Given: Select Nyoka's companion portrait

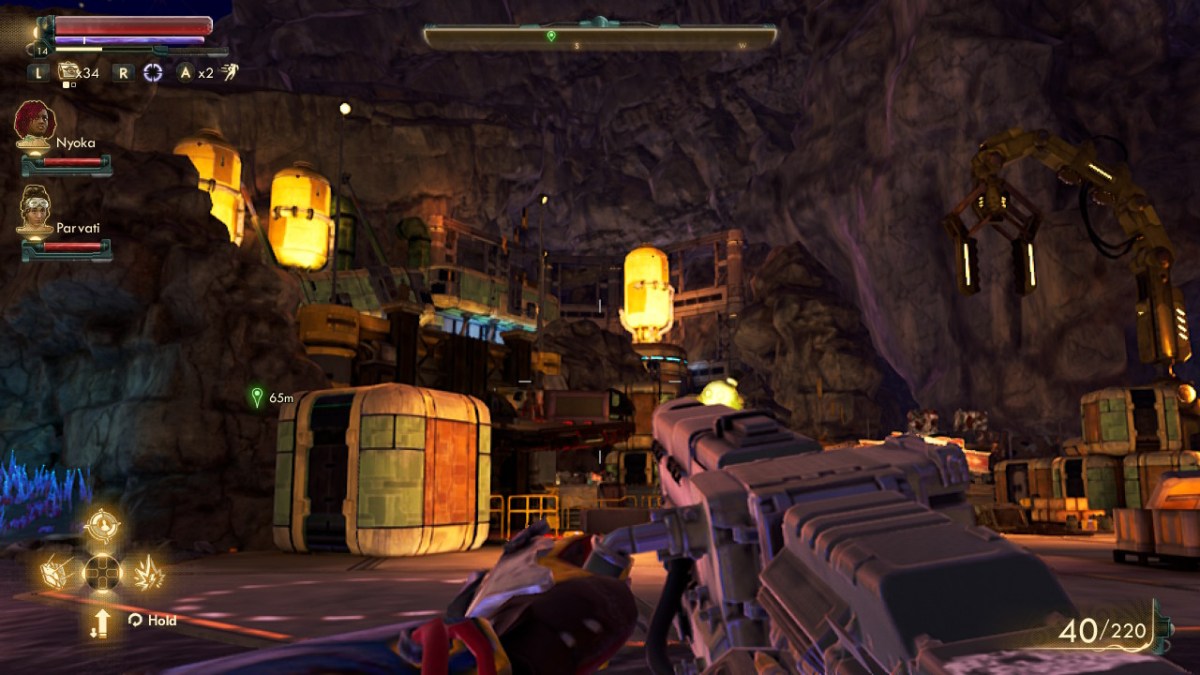Looking at the screenshot, I should point(34,123).
